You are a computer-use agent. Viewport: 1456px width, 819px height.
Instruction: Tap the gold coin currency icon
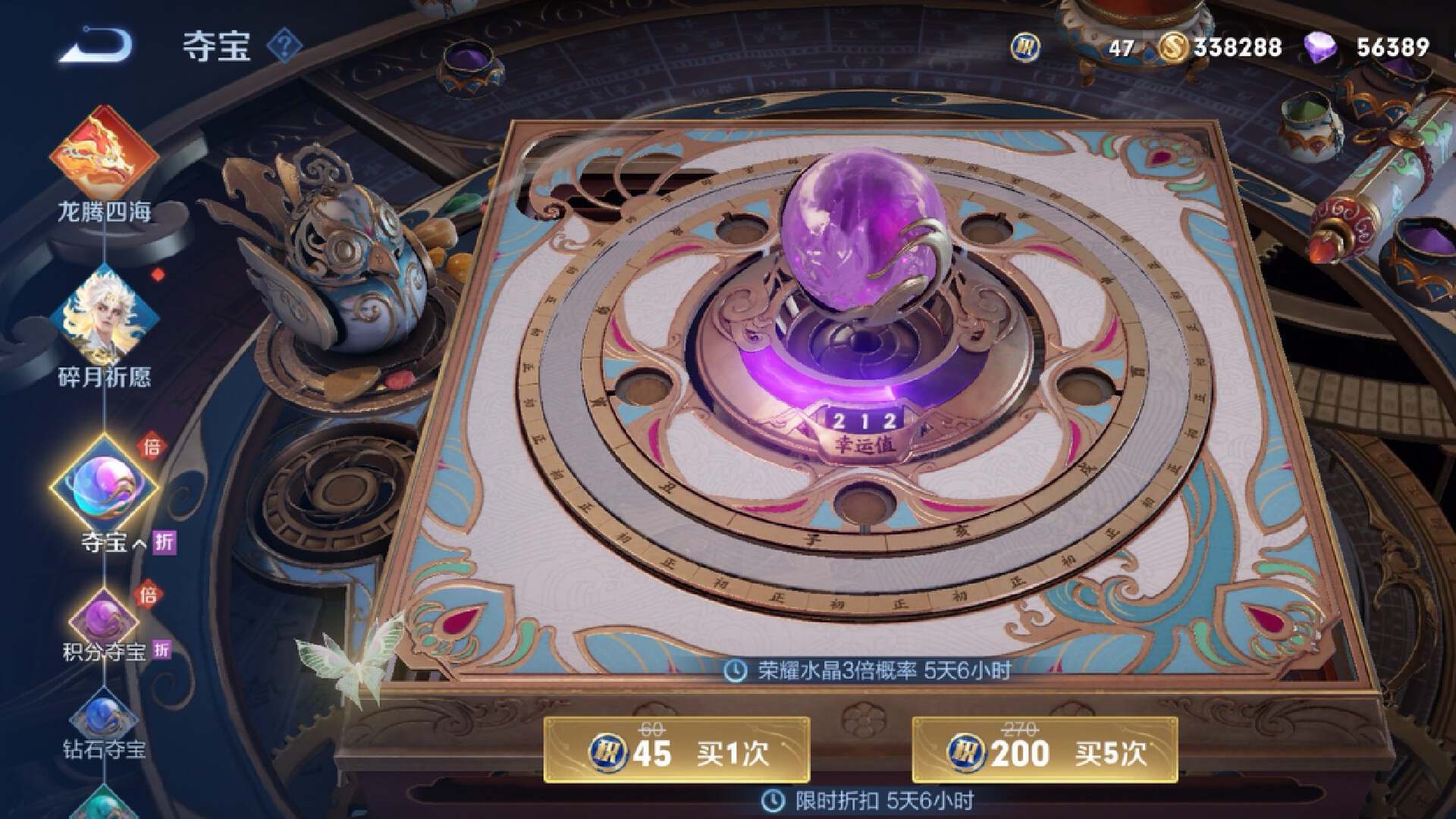coord(1173,48)
